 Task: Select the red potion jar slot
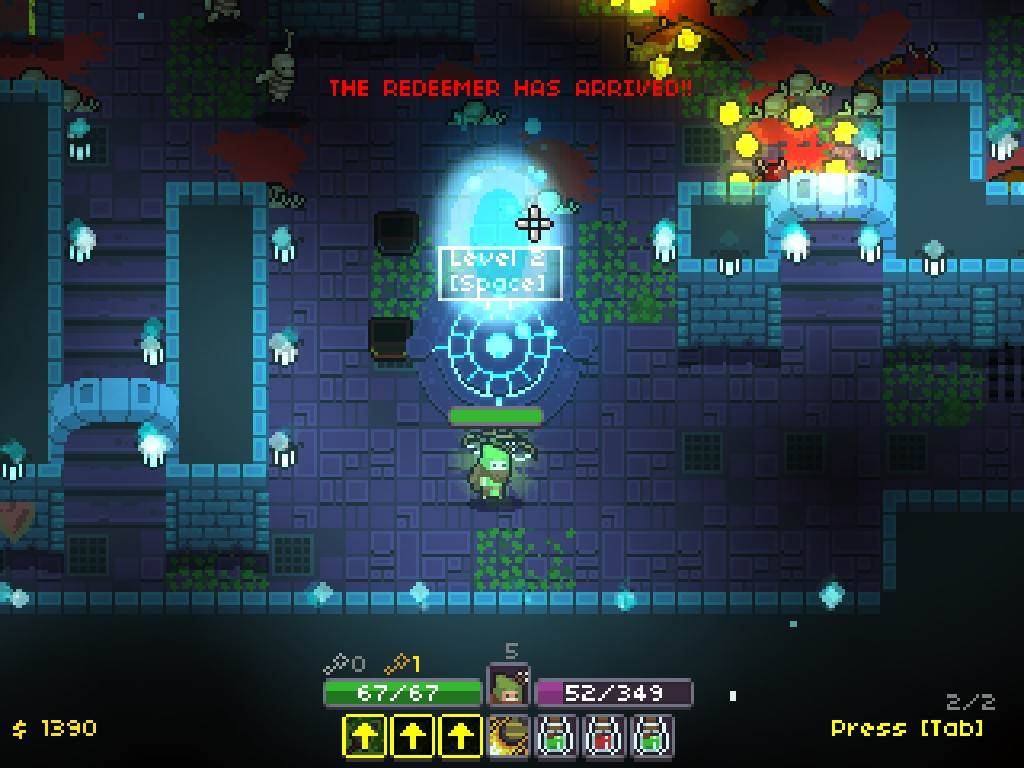pos(604,737)
